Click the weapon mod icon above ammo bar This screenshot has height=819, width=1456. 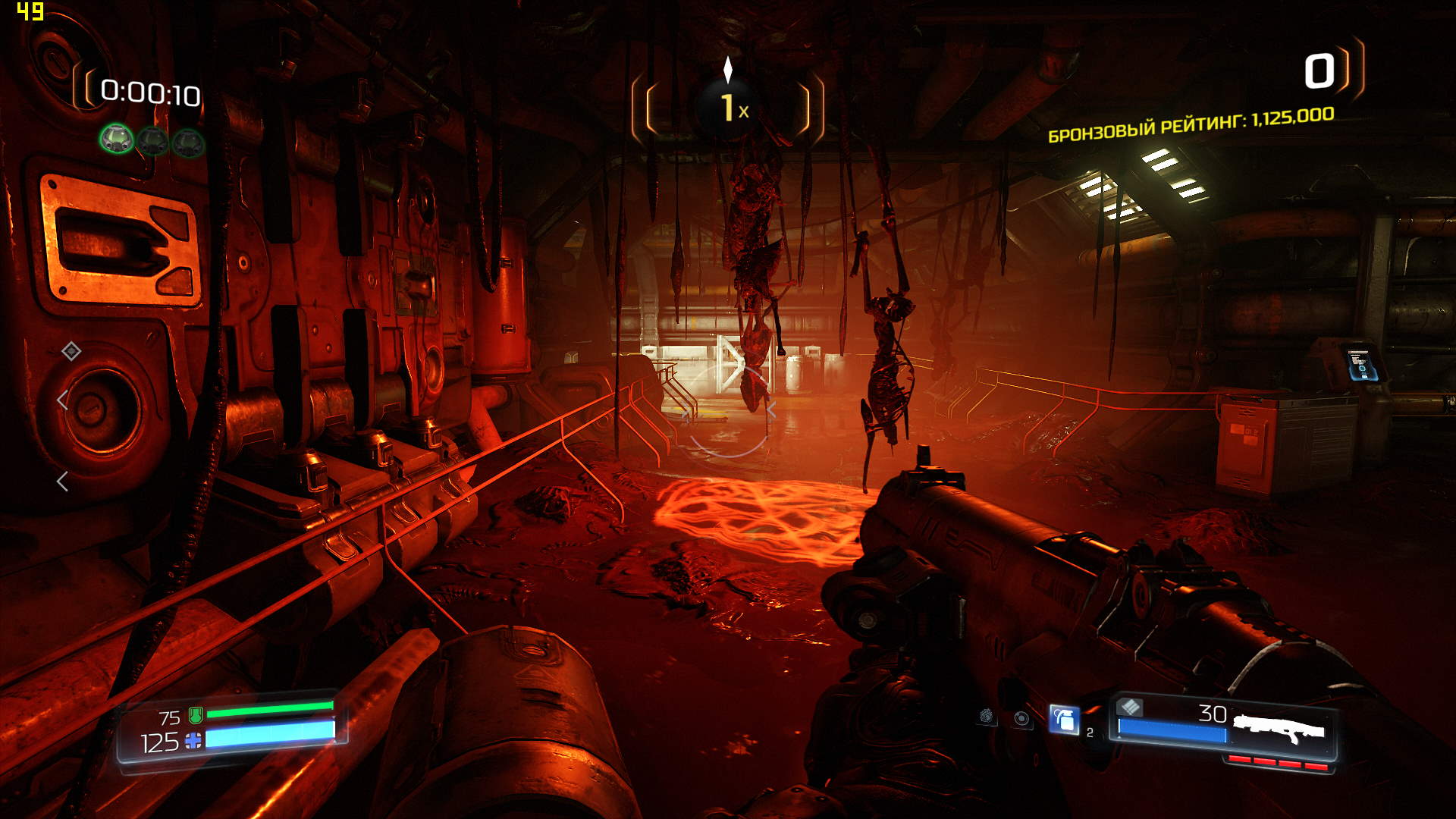coord(1130,707)
